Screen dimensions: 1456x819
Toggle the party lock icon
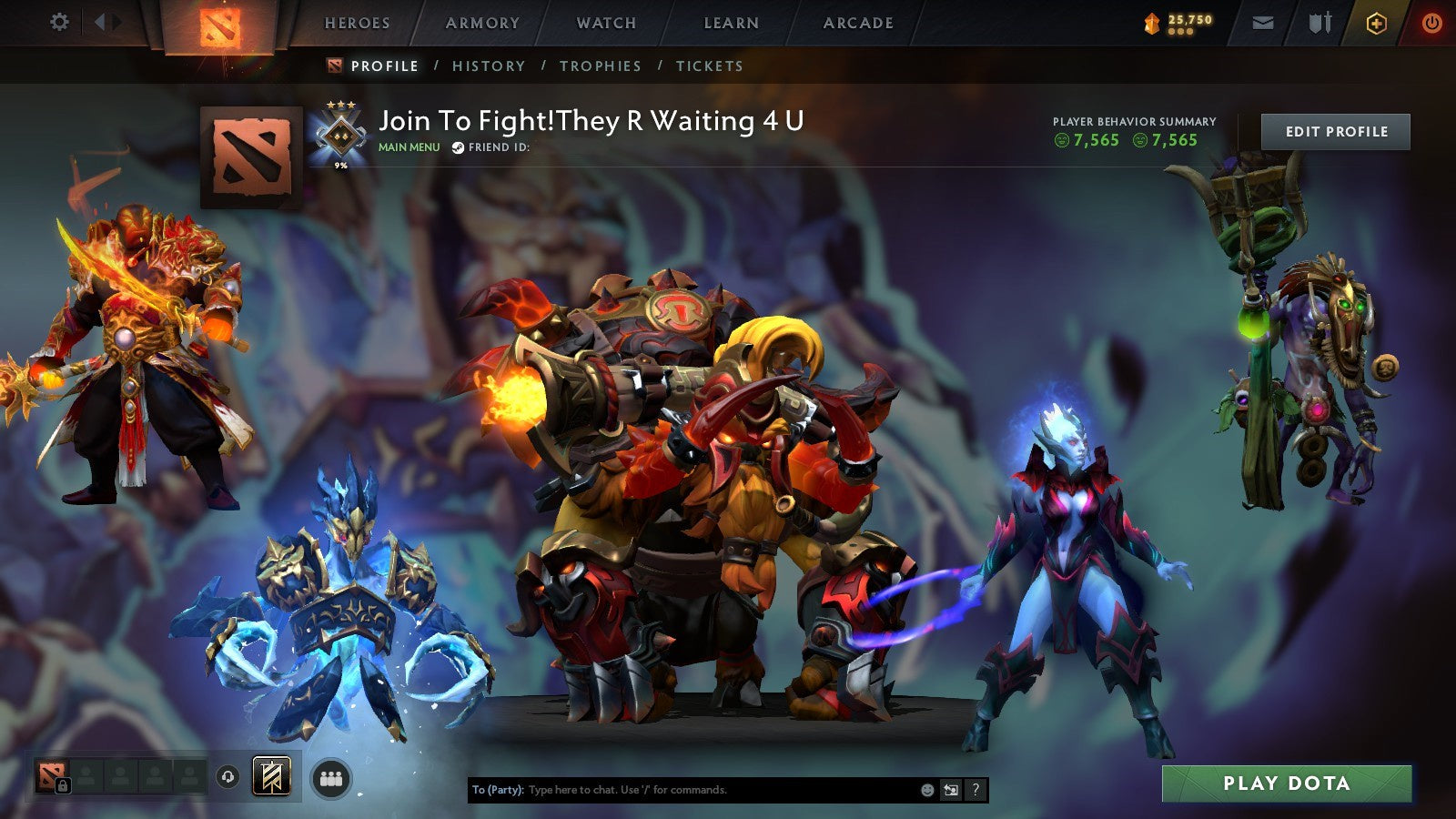63,784
